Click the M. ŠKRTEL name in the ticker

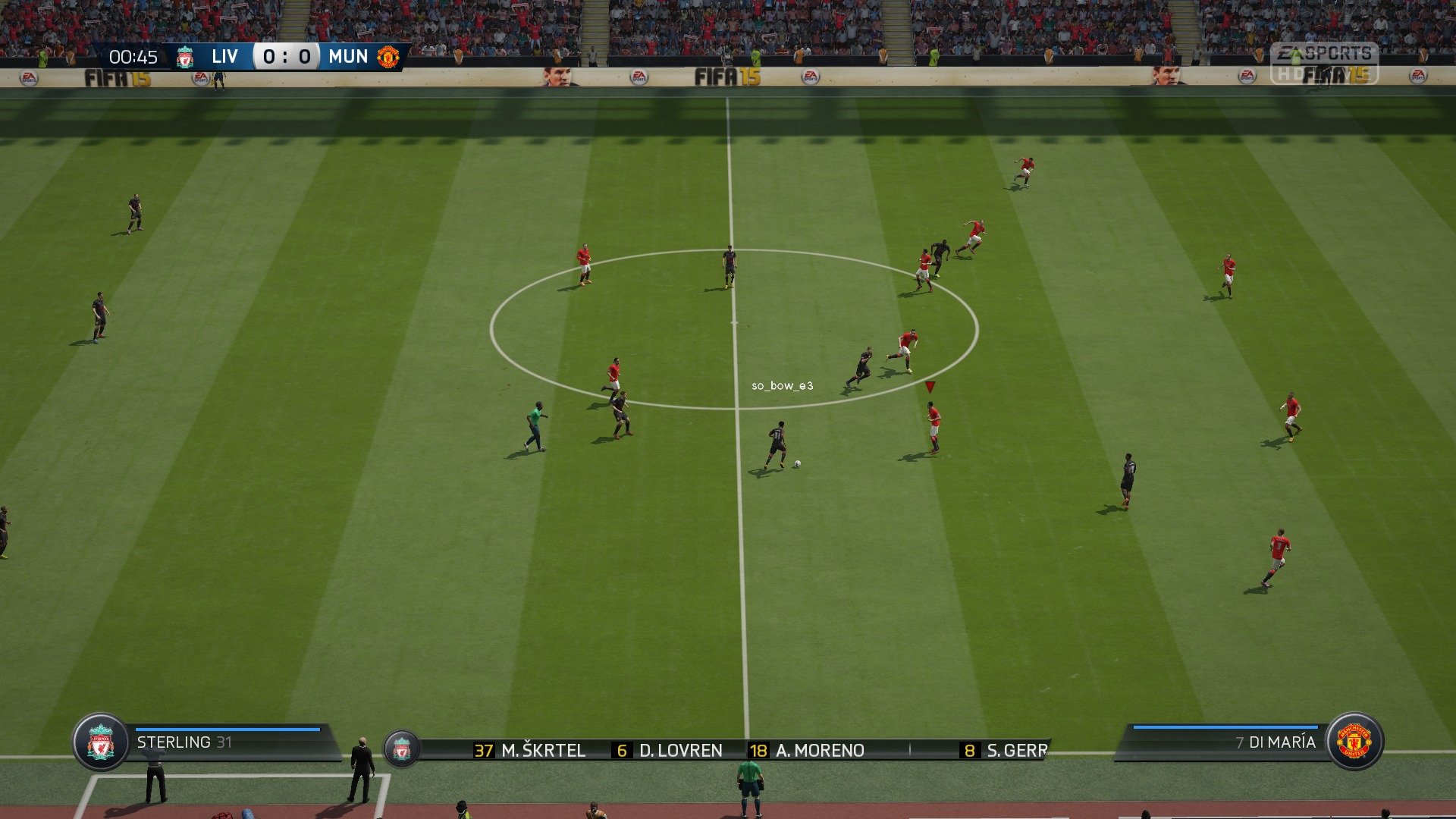pyautogui.click(x=543, y=750)
